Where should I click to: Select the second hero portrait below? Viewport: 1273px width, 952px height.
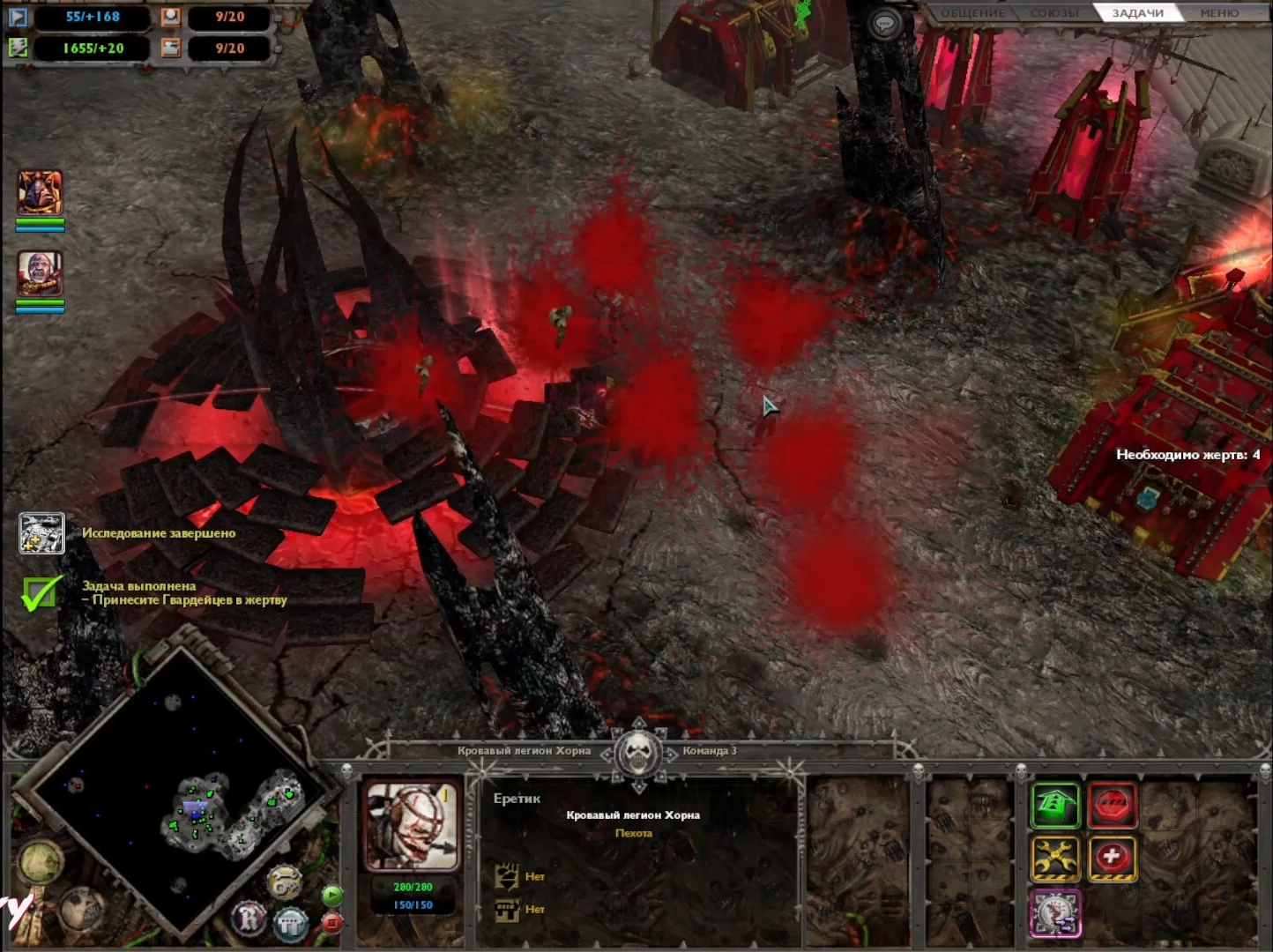point(40,272)
